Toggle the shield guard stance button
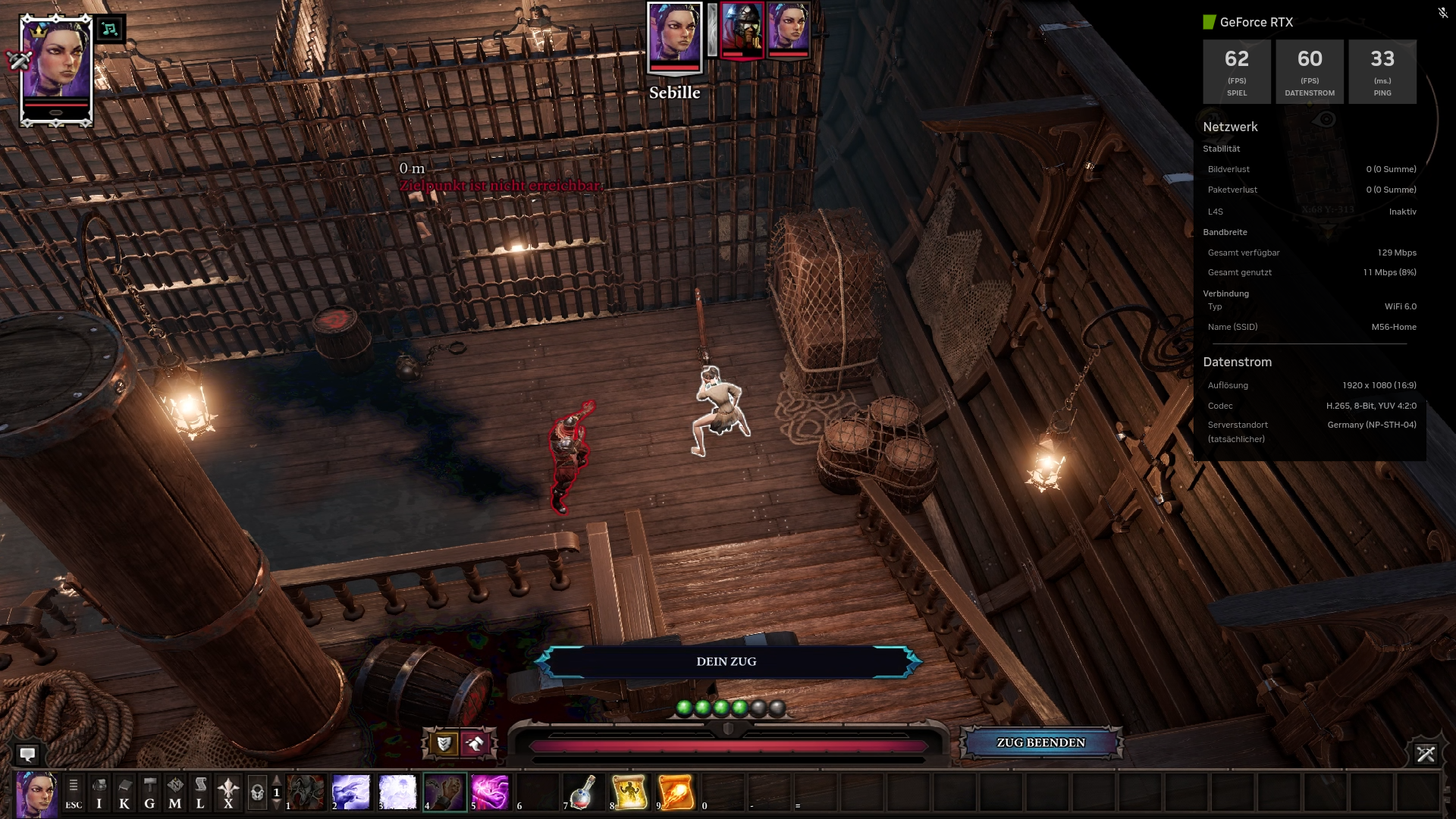The width and height of the screenshot is (1456, 819). pos(444,743)
